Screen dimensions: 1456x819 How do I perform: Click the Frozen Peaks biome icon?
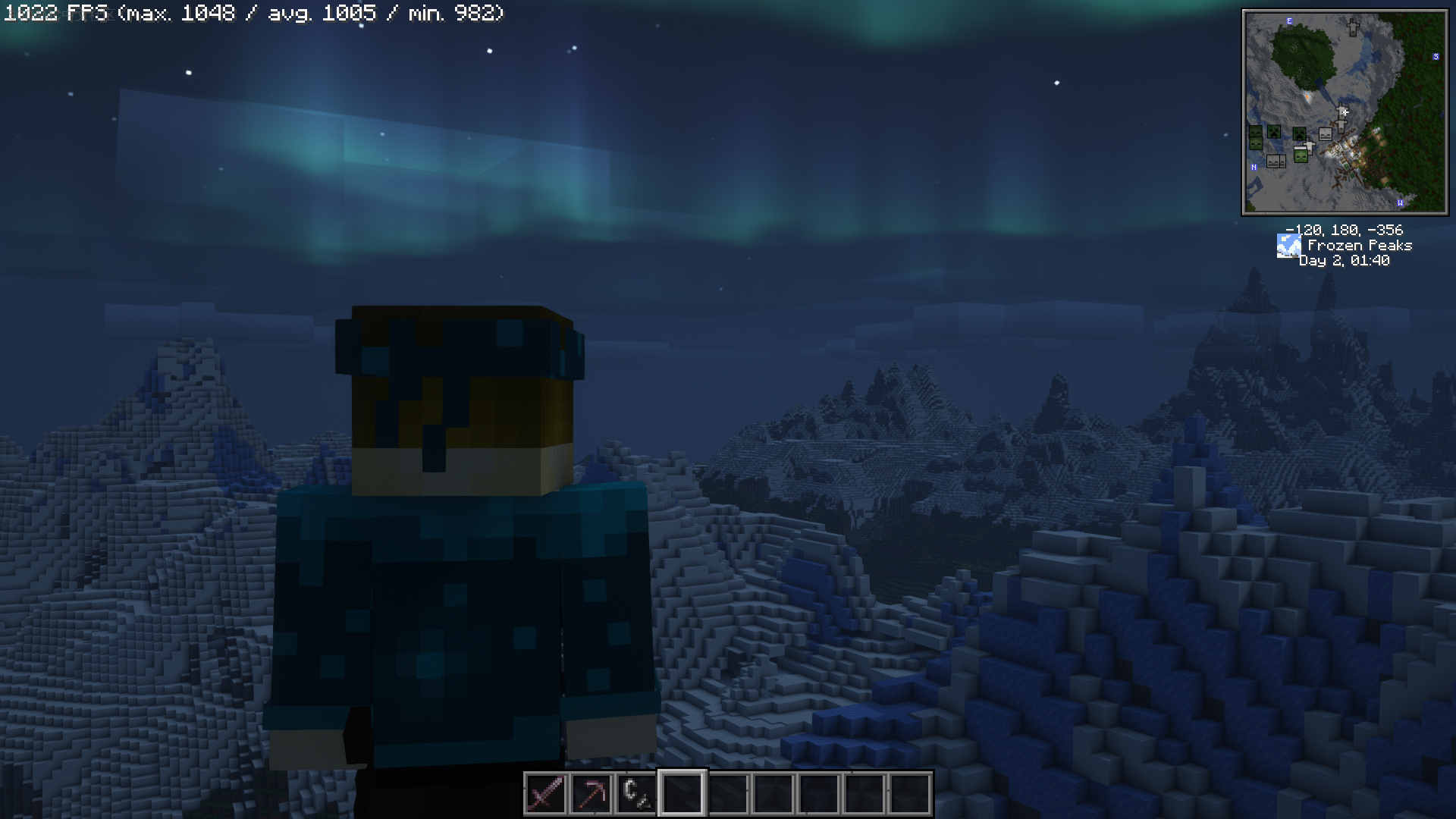point(1288,246)
